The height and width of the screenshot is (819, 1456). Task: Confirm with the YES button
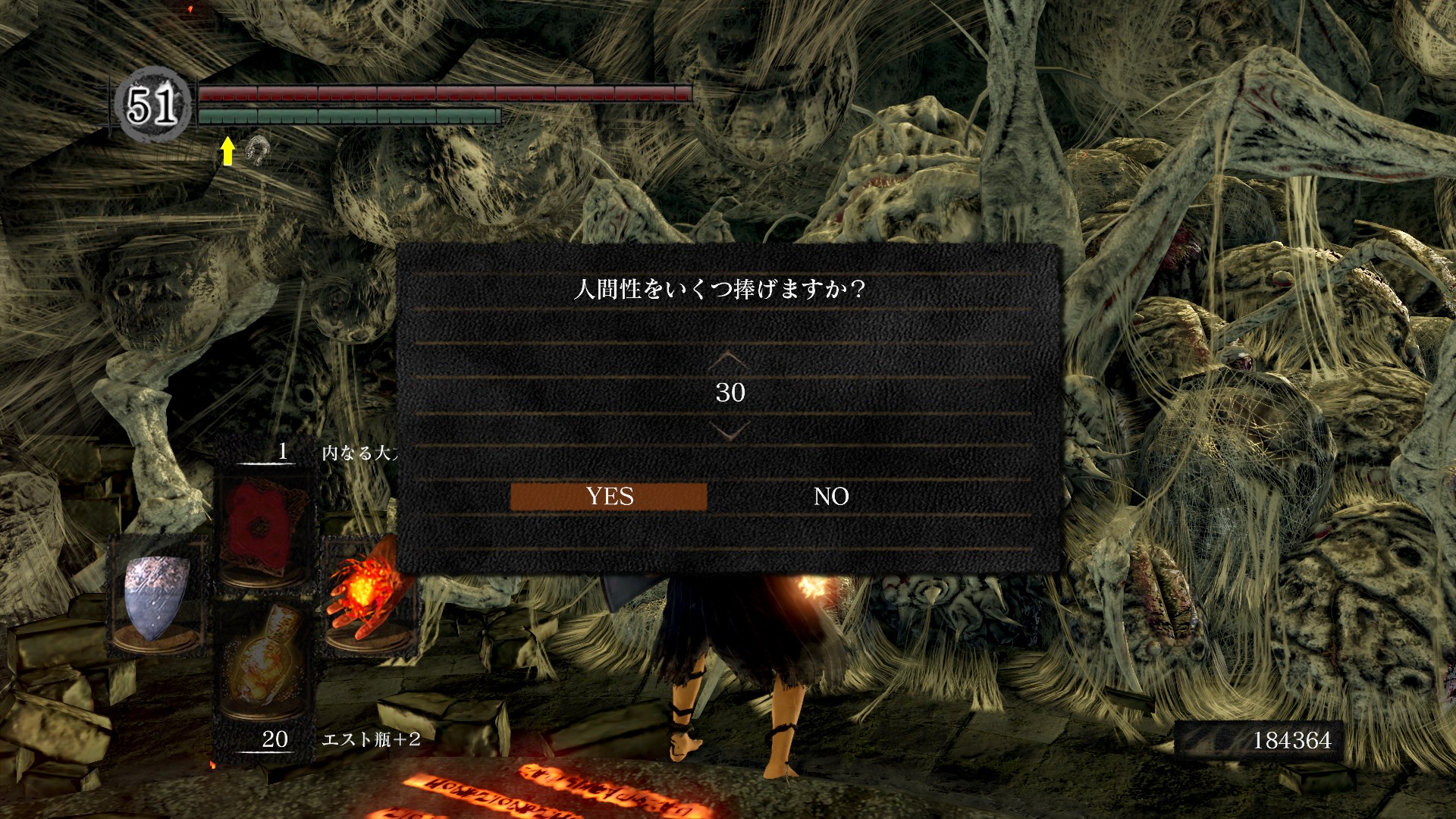coord(609,497)
